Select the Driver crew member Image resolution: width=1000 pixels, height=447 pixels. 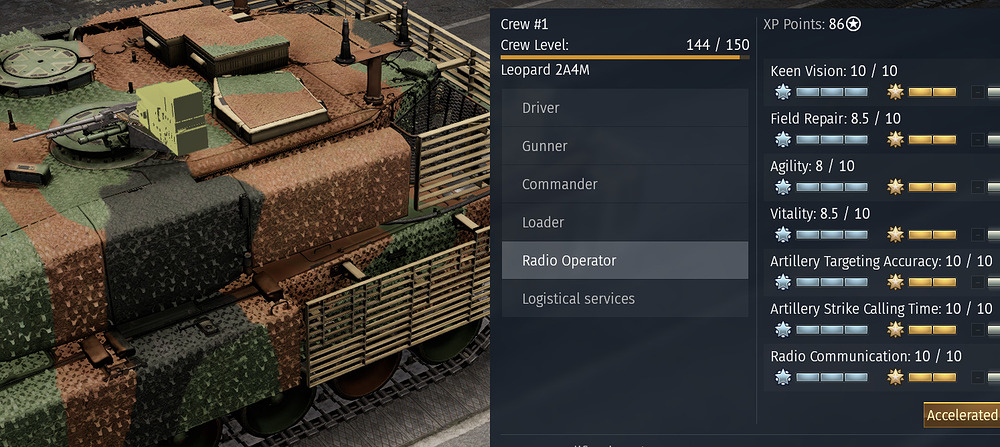pyautogui.click(x=624, y=108)
